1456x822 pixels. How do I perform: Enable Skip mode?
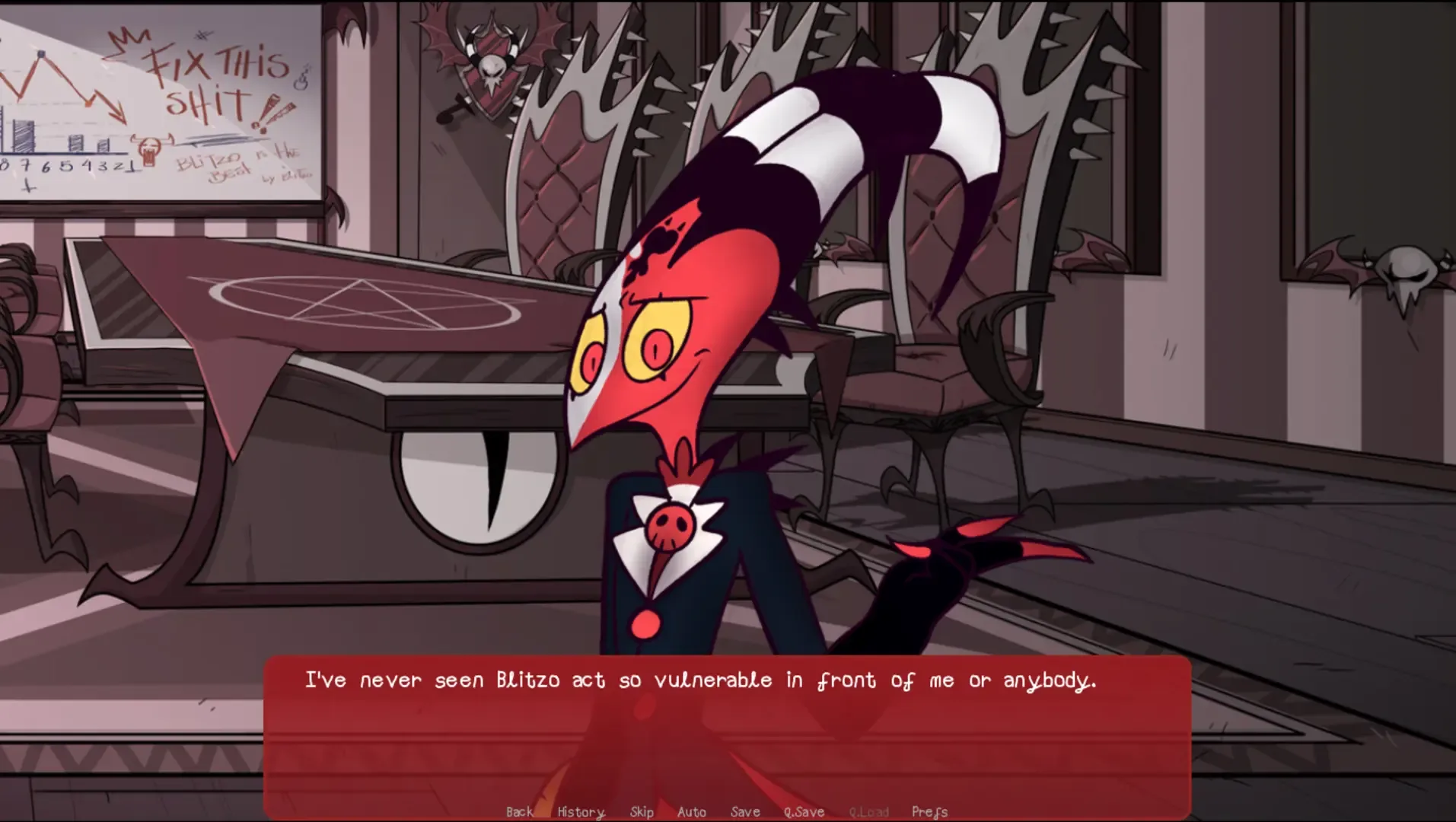coord(642,811)
